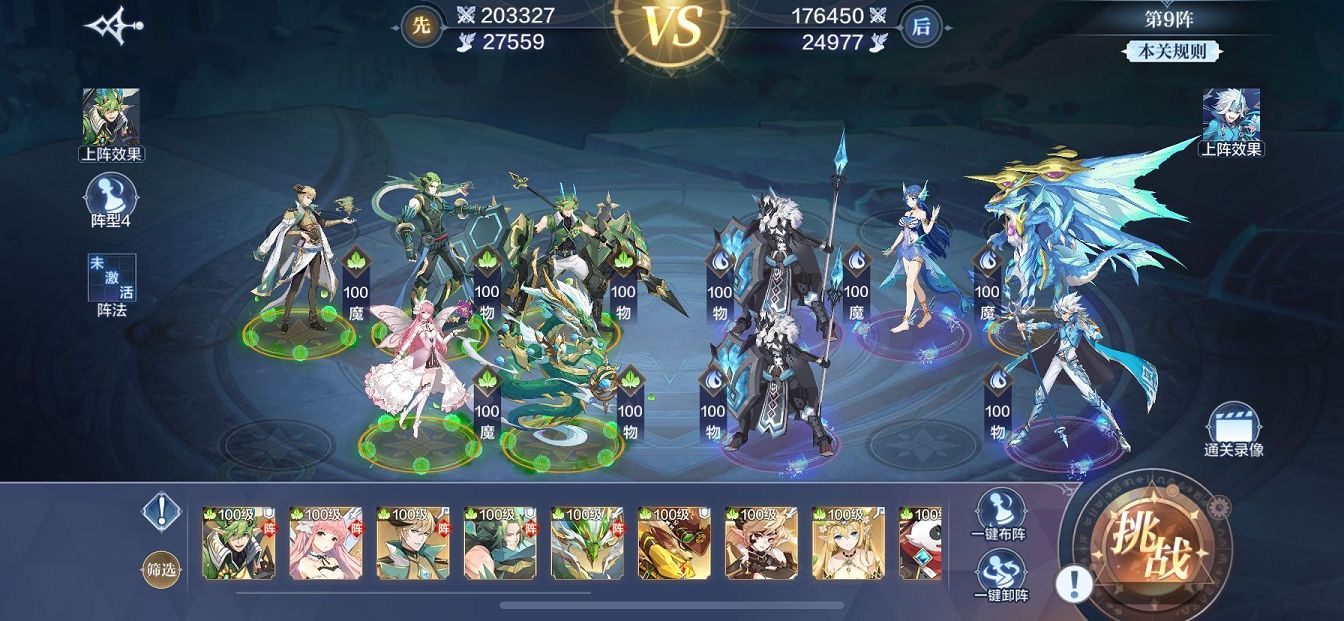Viewport: 1344px width, 621px height.
Task: Show my team's 上阵效果 lineup effect
Action: [112, 125]
